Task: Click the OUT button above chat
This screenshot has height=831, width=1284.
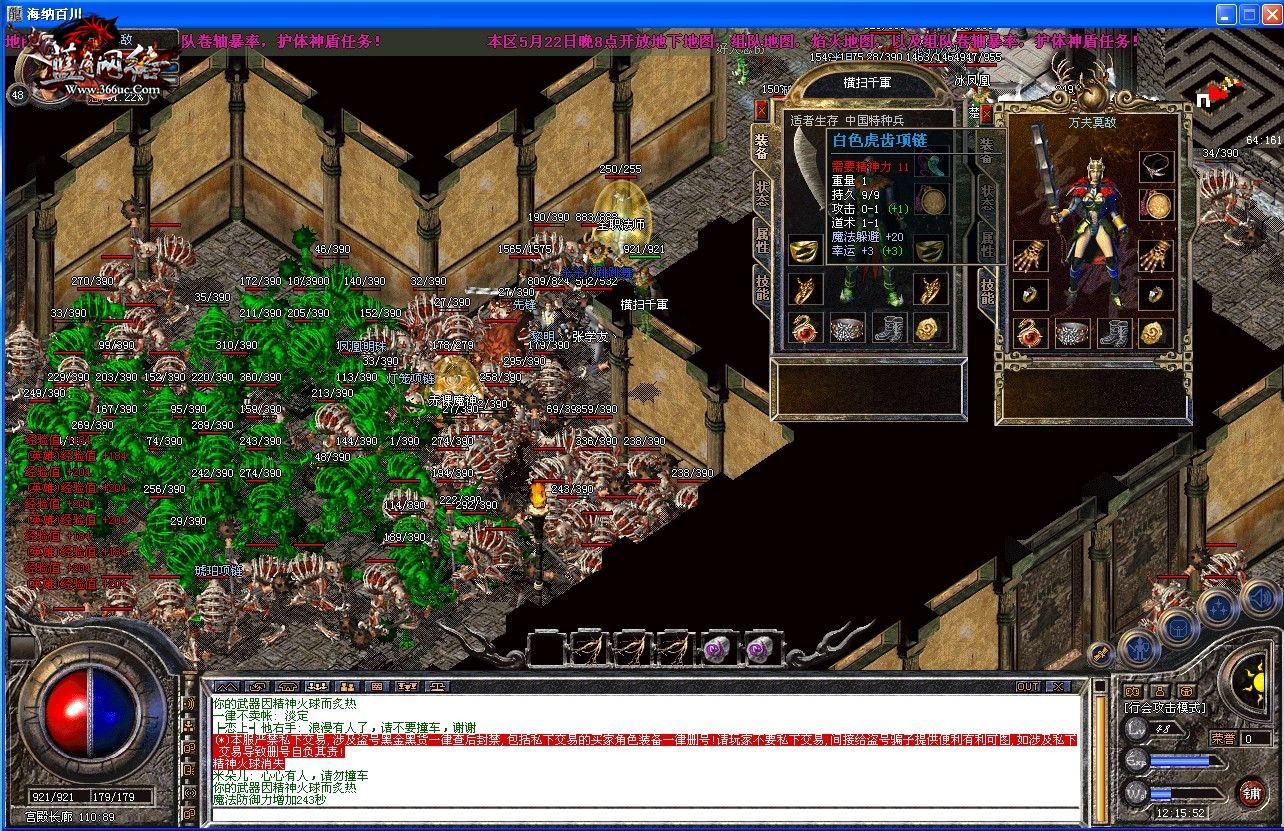Action: tap(1028, 687)
